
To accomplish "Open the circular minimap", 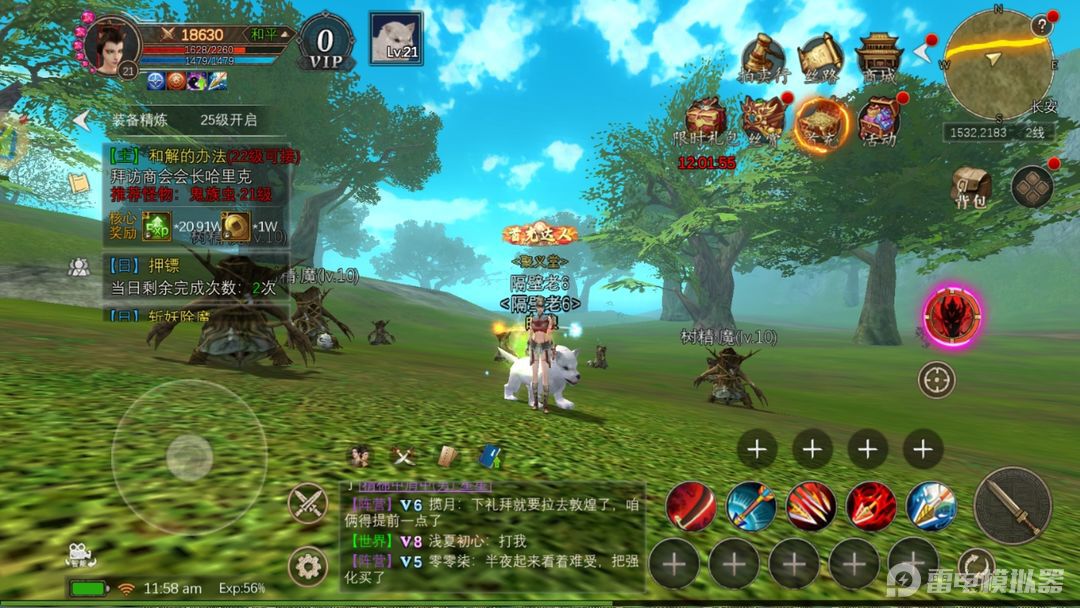I will pos(999,63).
